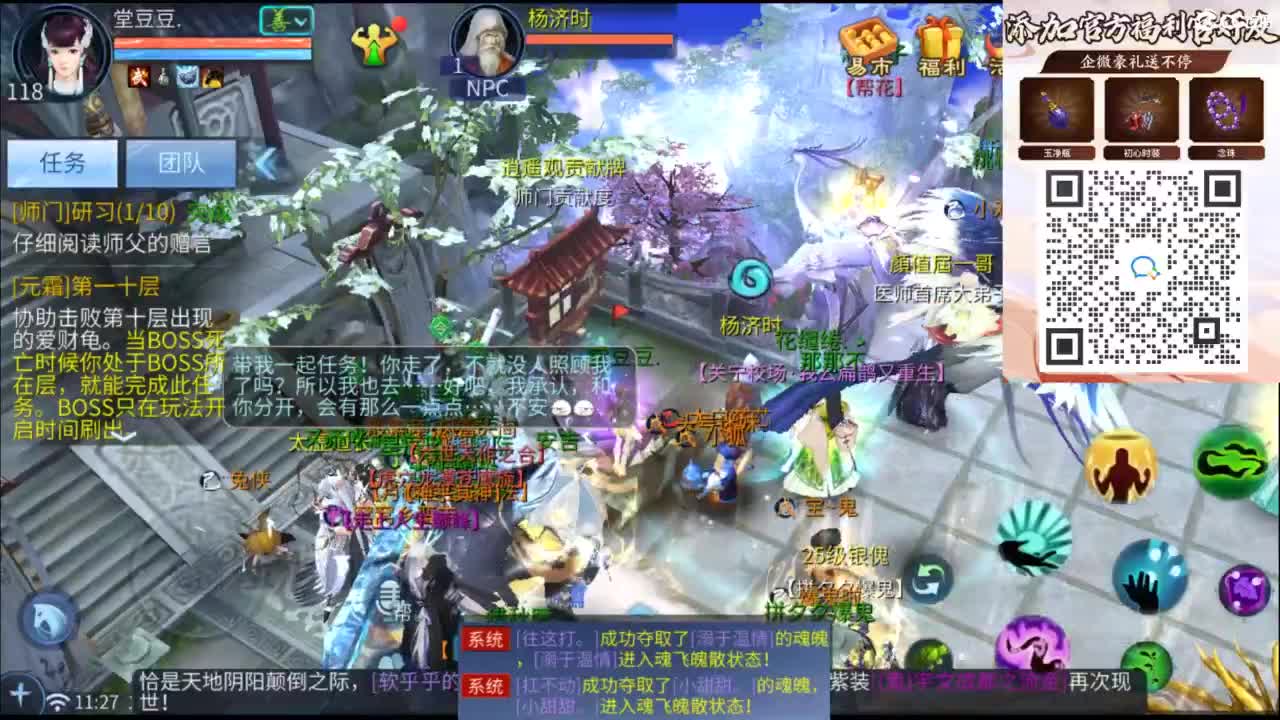Screen dimensions: 1280x720
Task: Switch to the 团队 tab
Action: [181, 163]
